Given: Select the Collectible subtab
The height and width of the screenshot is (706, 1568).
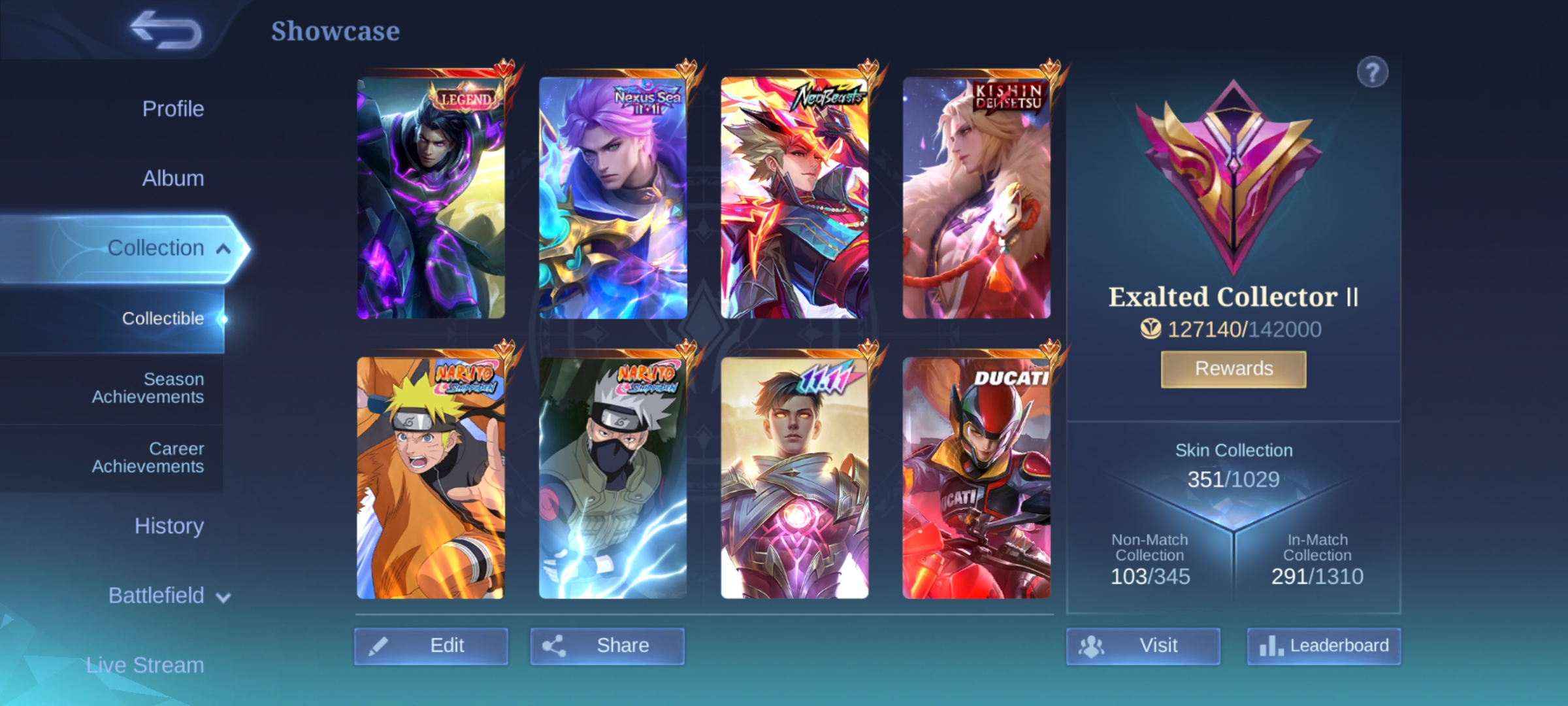Looking at the screenshot, I should click(163, 319).
